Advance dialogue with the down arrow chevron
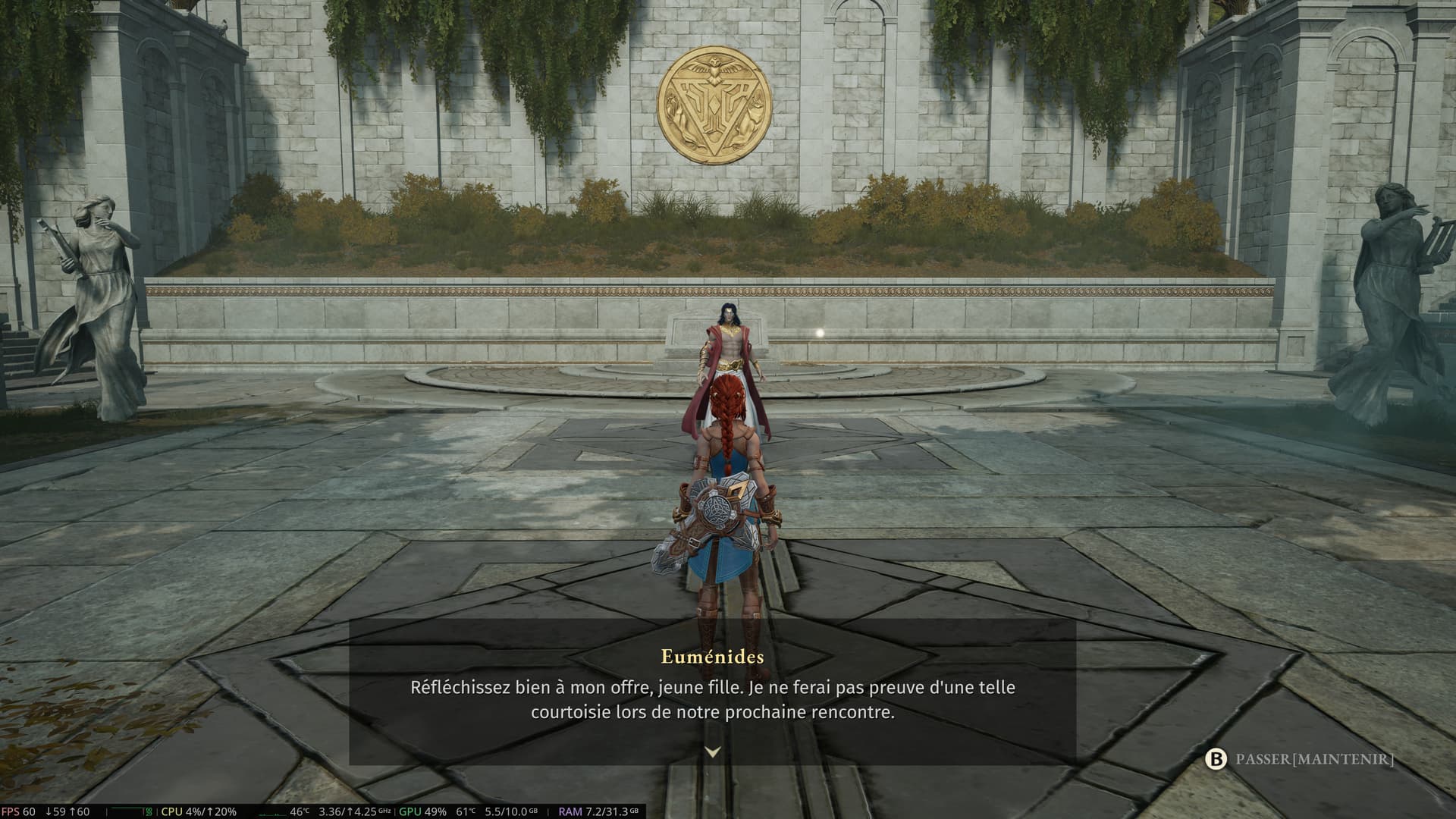 (712, 752)
